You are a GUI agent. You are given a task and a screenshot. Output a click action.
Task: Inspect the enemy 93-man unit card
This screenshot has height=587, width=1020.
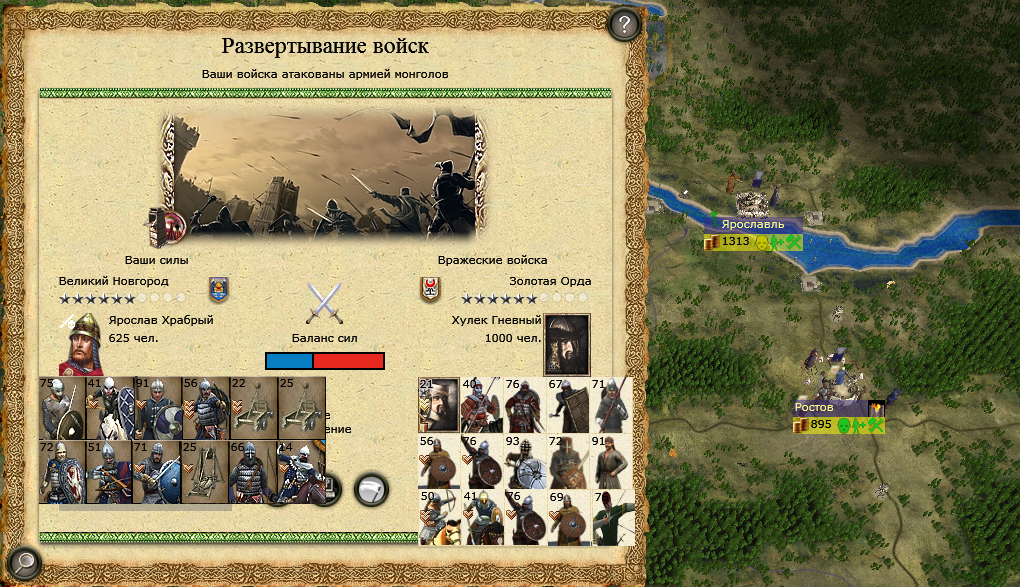[x=525, y=461]
